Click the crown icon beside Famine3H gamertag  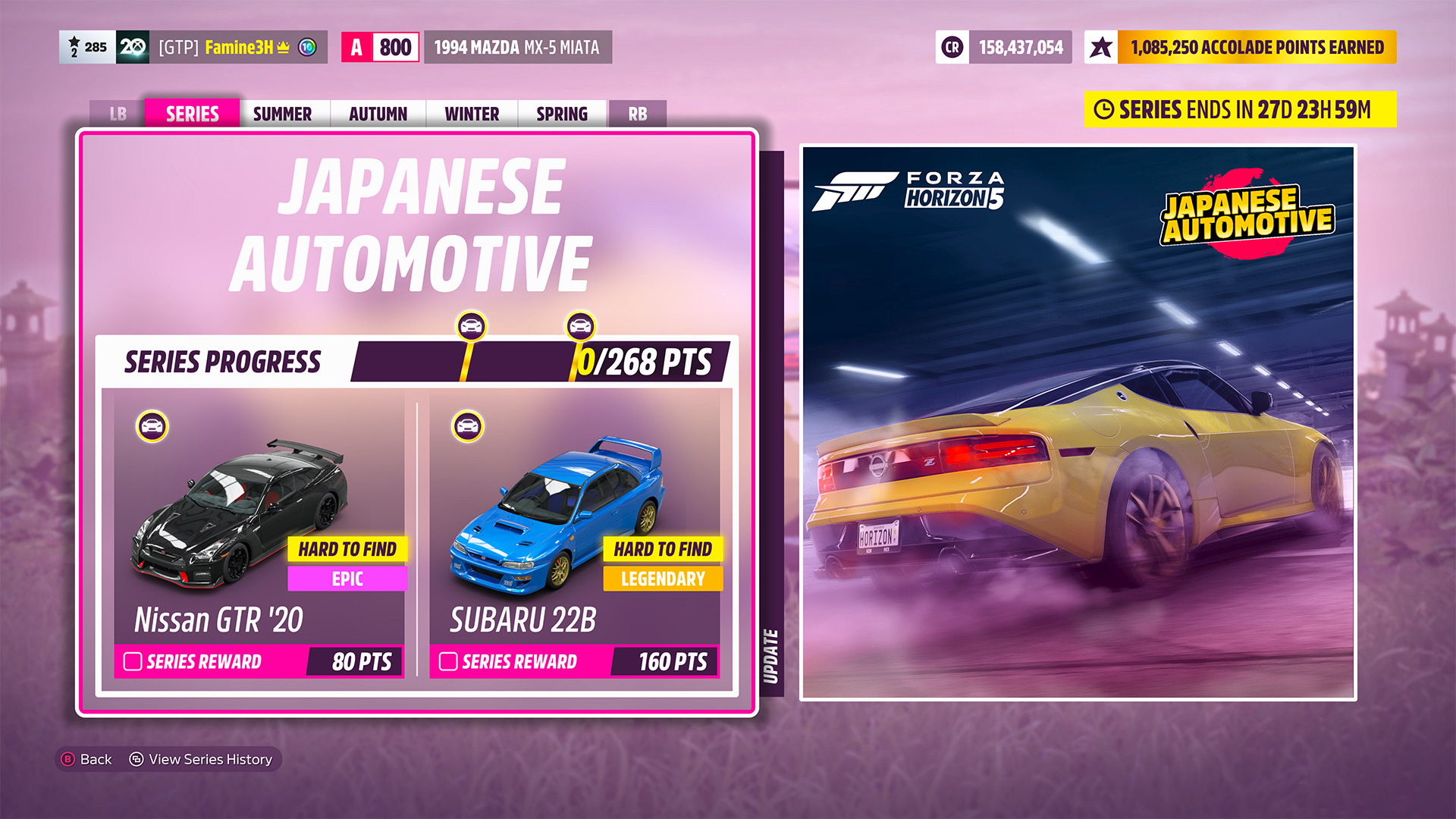(x=281, y=47)
